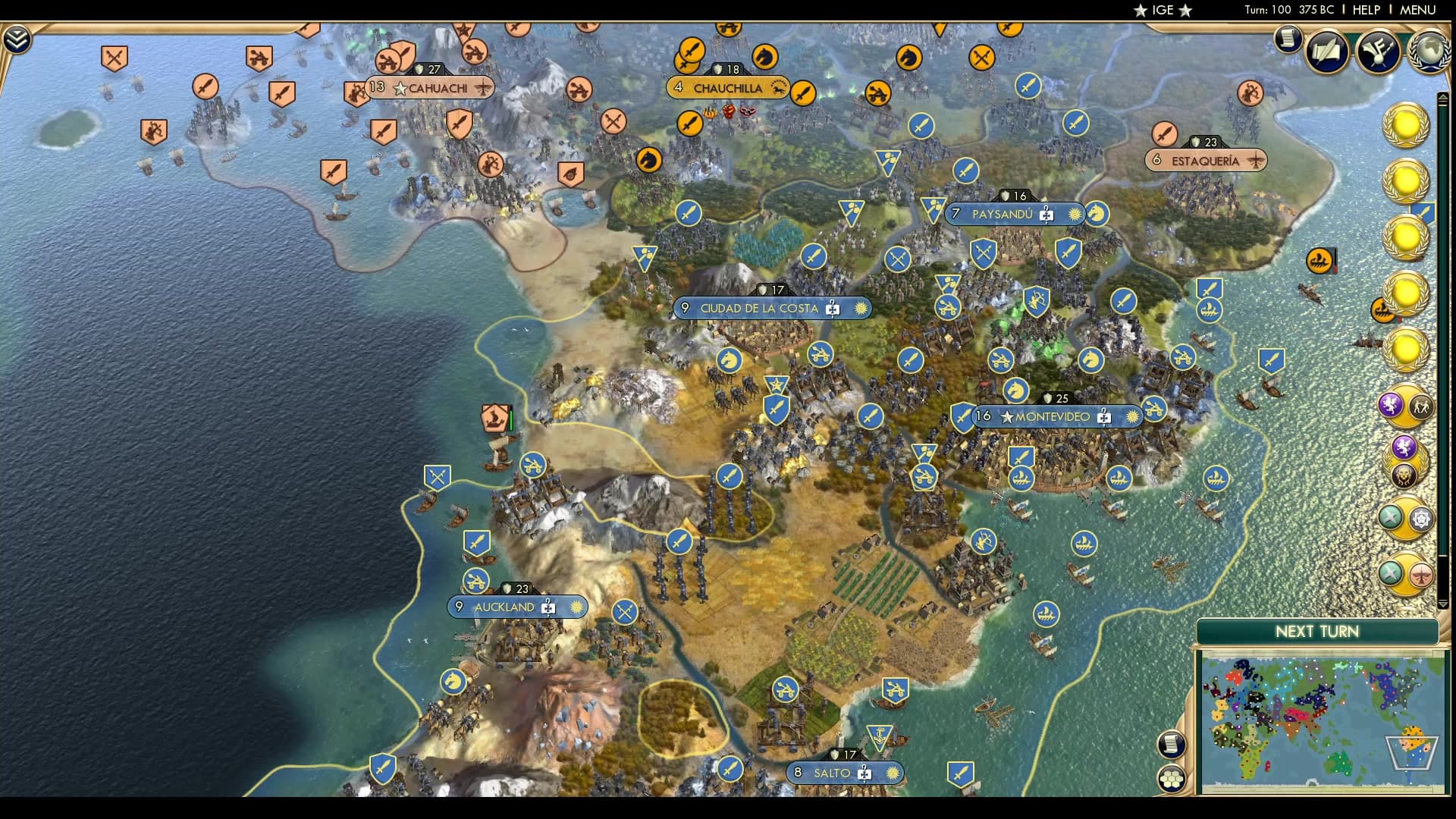Click the feather crest icon beside the globe button
This screenshot has height=819, width=1456.
point(1376,53)
